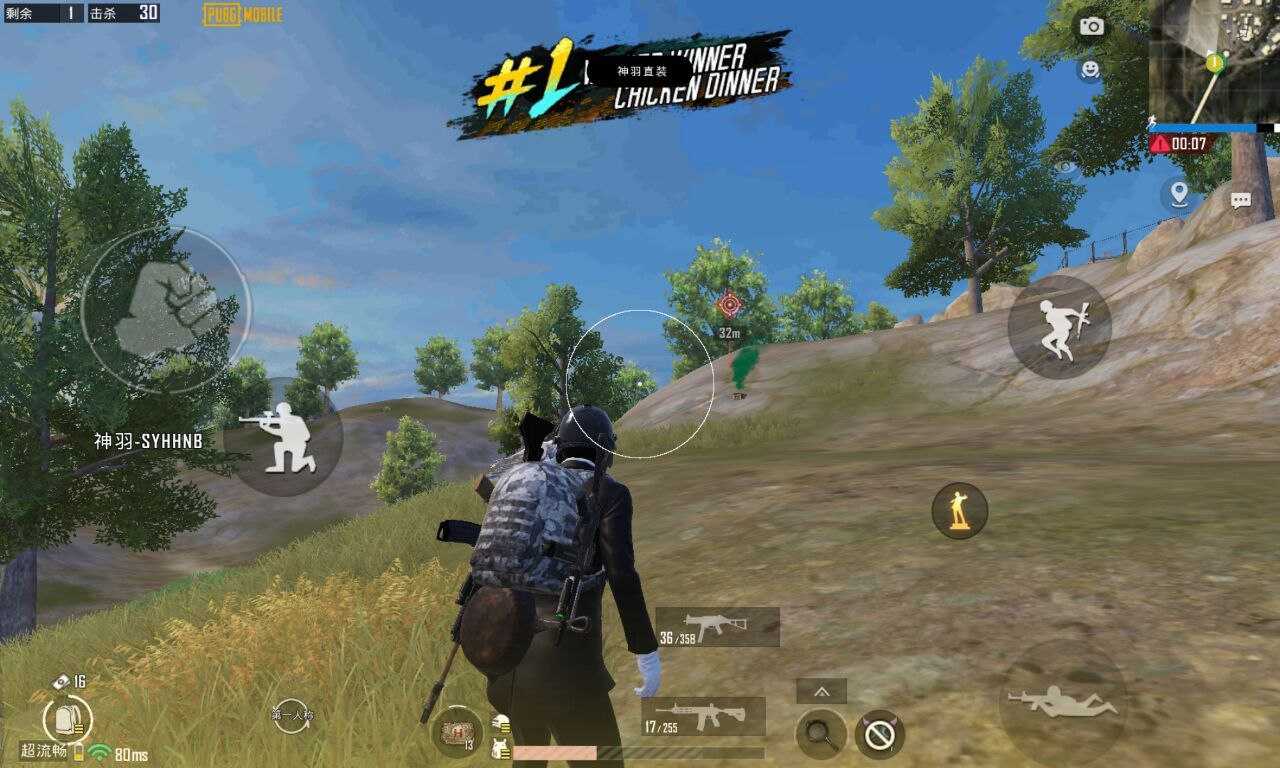Switch to the assault rifle weapon slot
This screenshot has height=768, width=1280.
[704, 717]
